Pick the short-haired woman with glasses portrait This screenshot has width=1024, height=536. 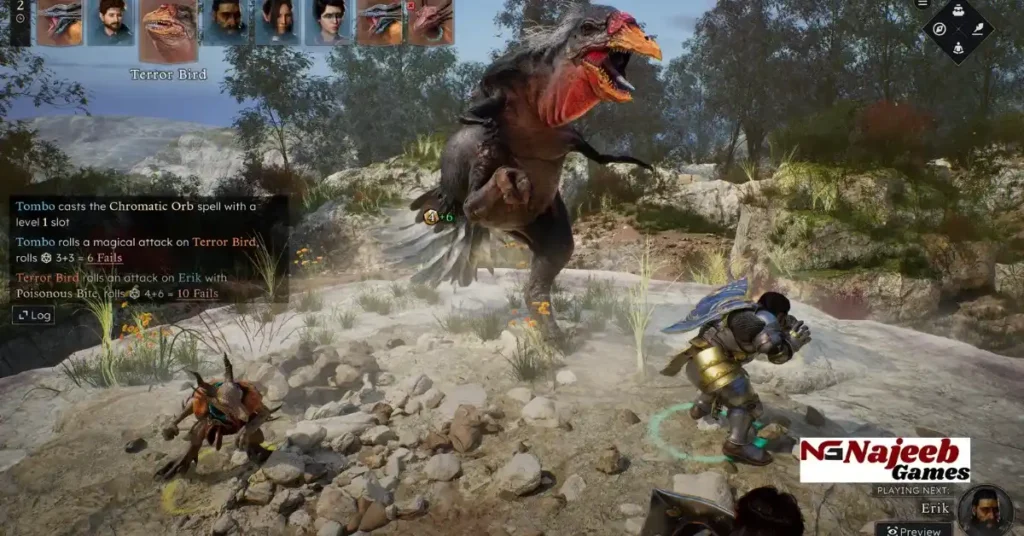[x=329, y=22]
